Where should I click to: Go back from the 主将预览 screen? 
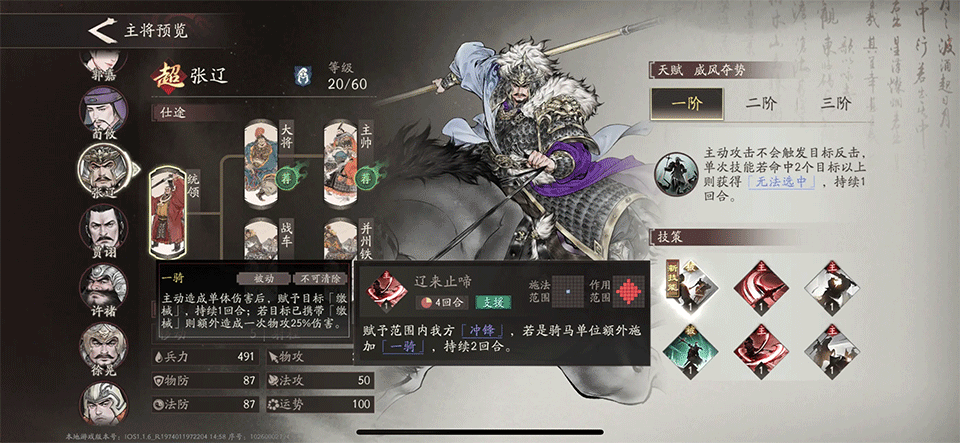(x=98, y=30)
